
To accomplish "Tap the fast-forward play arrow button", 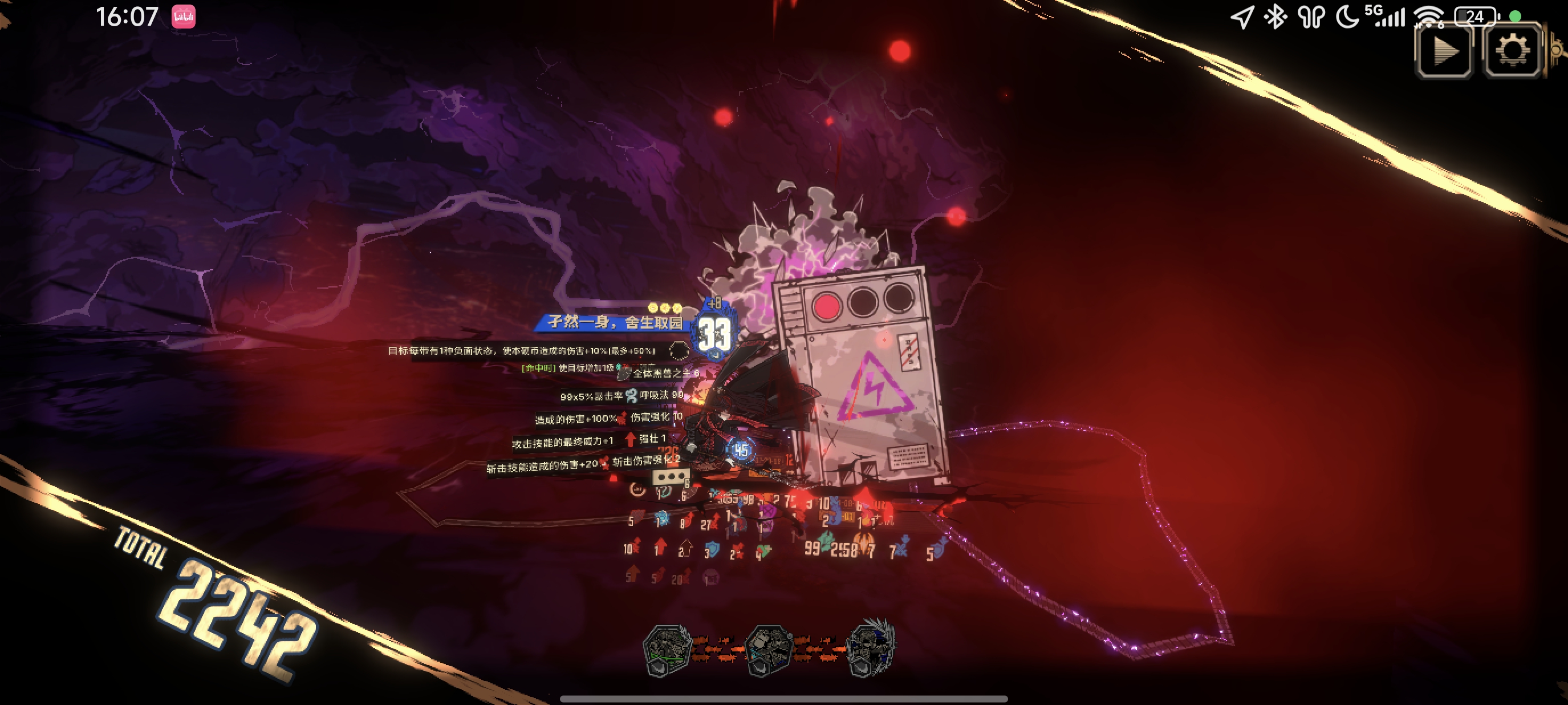I will tap(1444, 51).
